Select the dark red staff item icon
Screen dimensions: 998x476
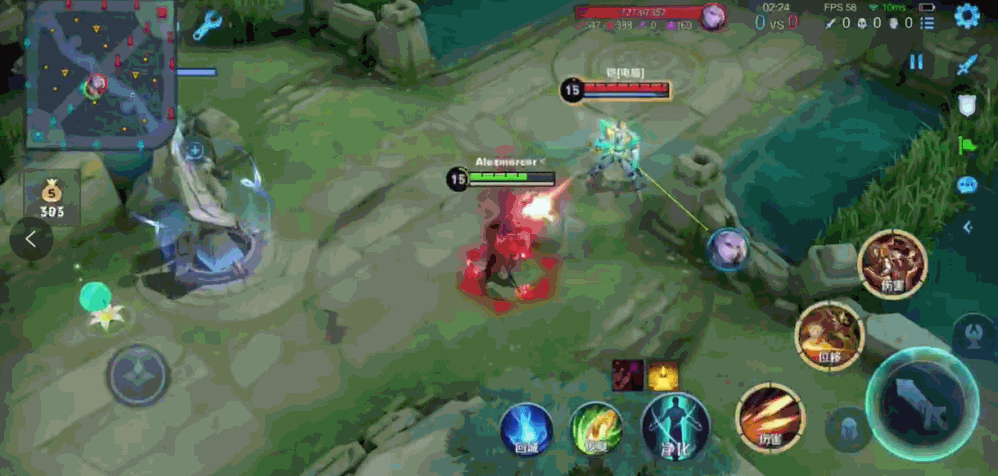pyautogui.click(x=627, y=375)
